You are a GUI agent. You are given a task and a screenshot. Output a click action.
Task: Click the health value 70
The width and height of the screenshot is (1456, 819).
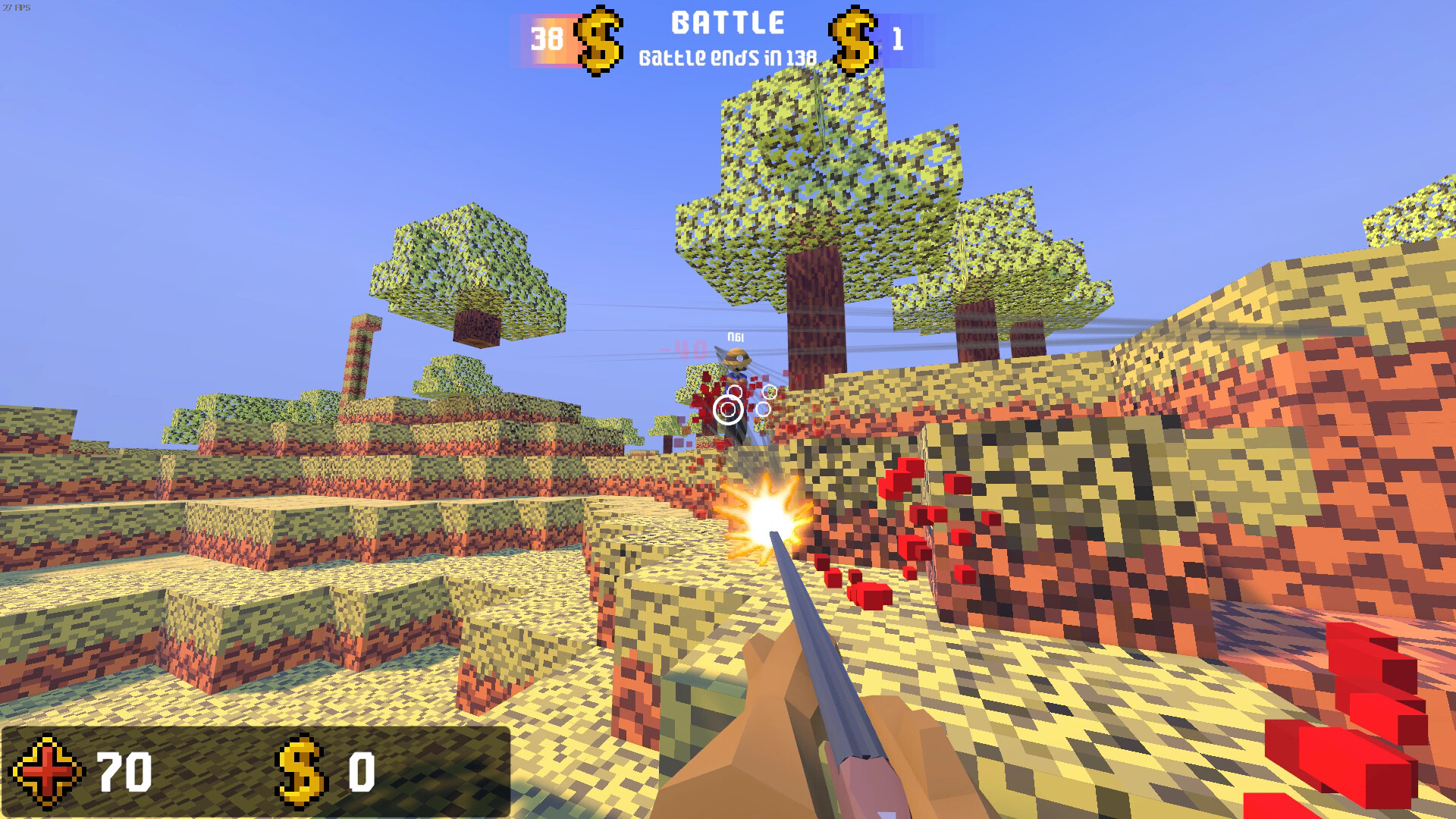125,770
